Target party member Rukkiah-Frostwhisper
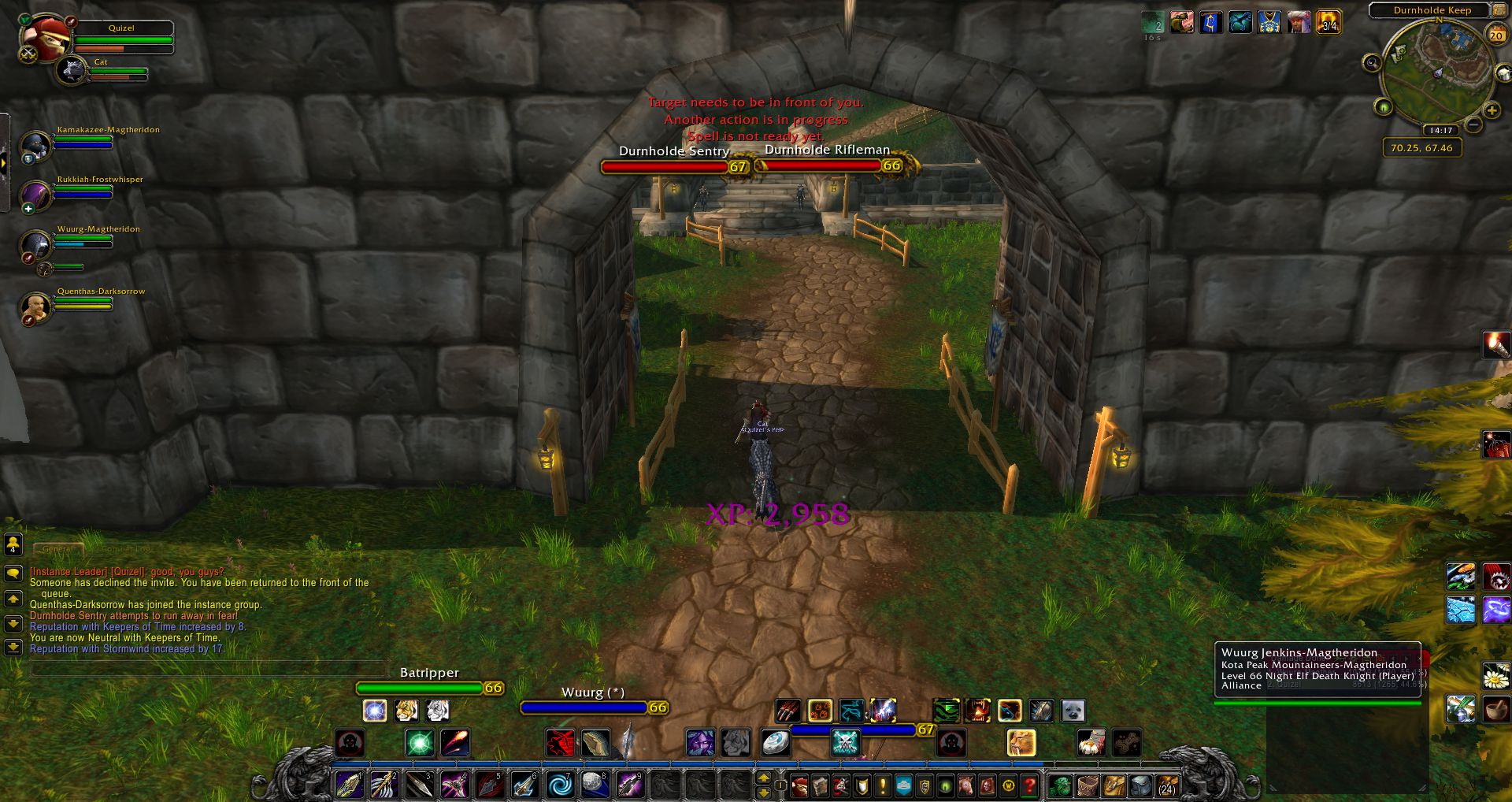Screen dimensions: 1512x802 [x=35, y=195]
